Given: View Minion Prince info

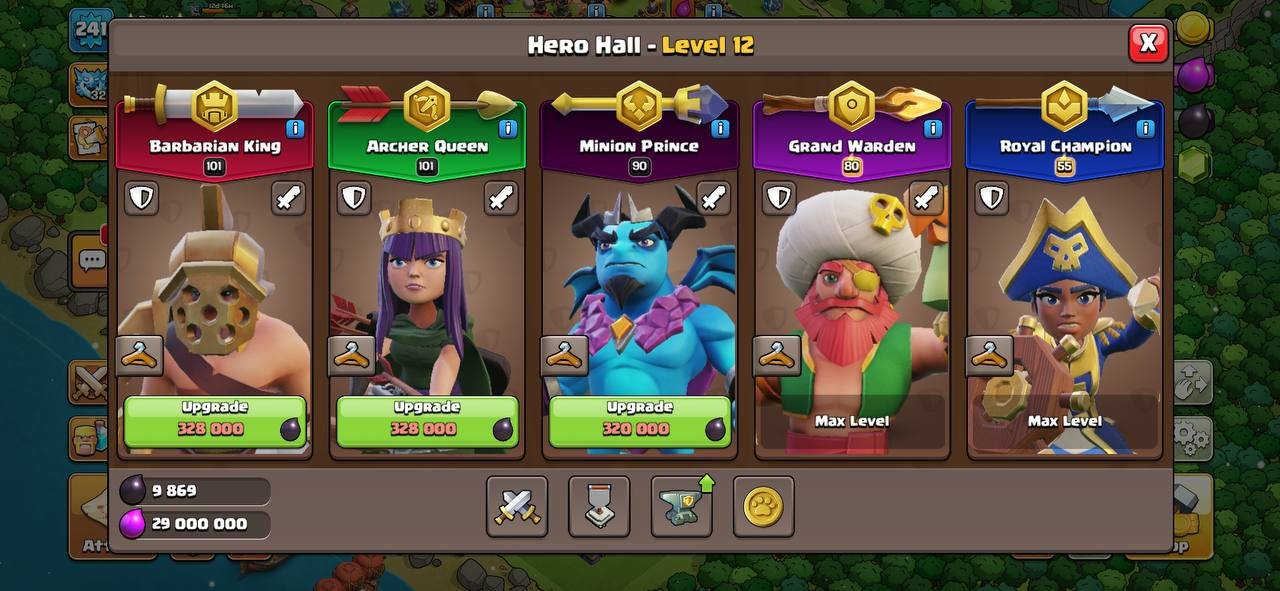Looking at the screenshot, I should click(x=720, y=128).
